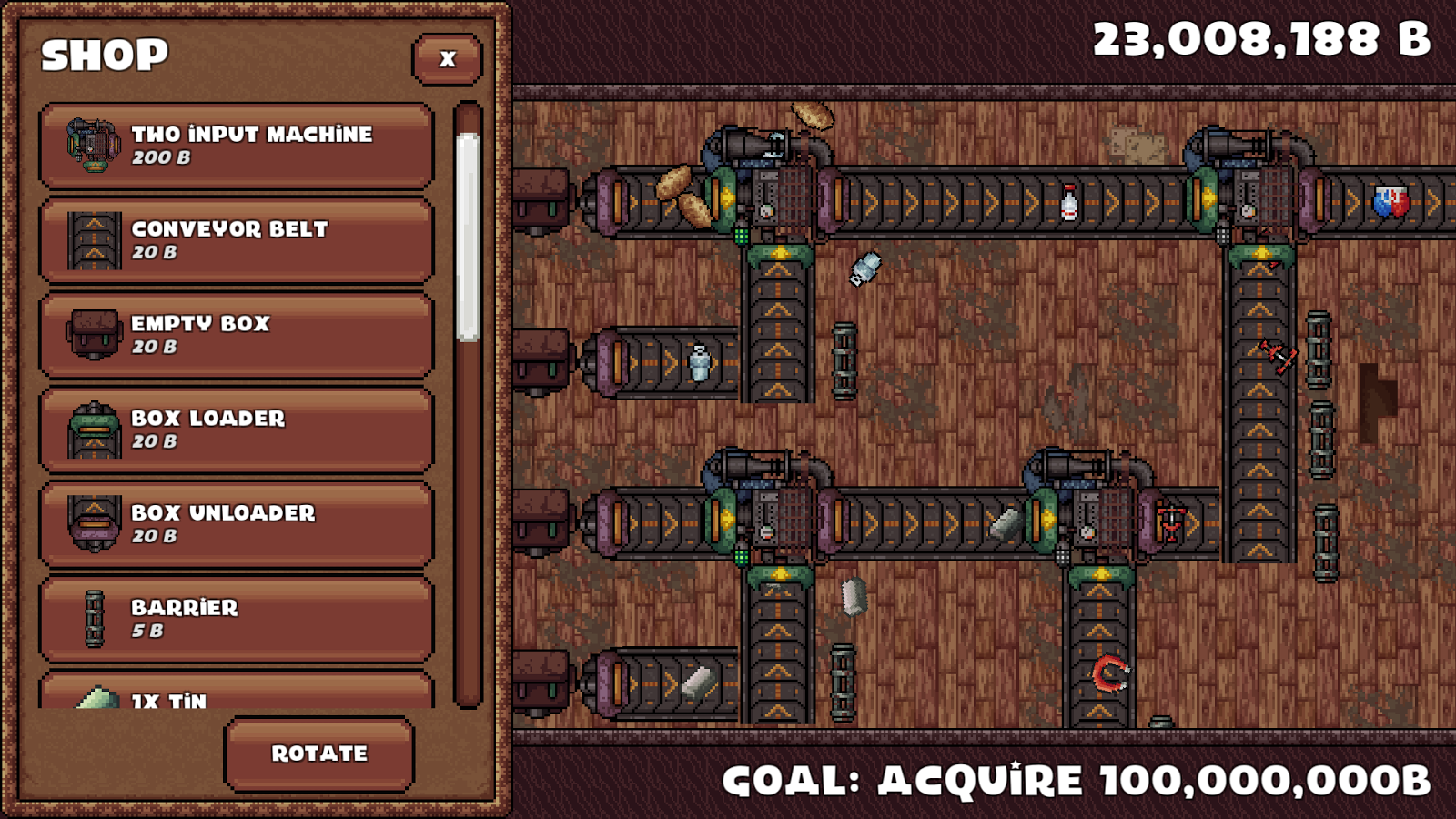Choose the Empty Box item
Screen dimensions: 1456x819
[236, 335]
